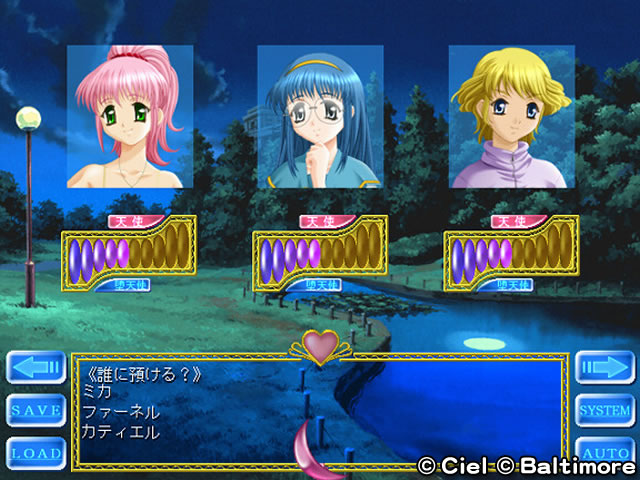
Task: Toggle AUTO text mode
Action: pyautogui.click(x=604, y=453)
